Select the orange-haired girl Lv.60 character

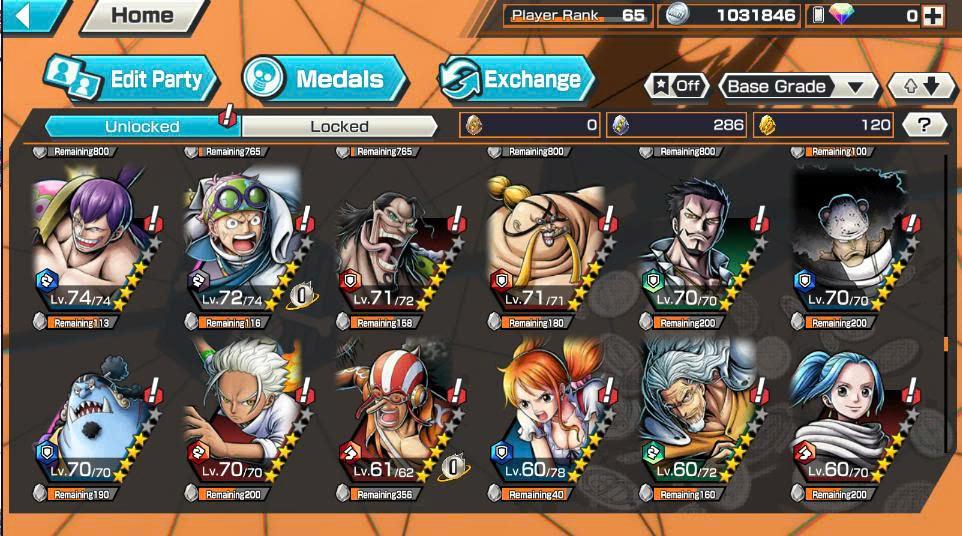point(545,415)
